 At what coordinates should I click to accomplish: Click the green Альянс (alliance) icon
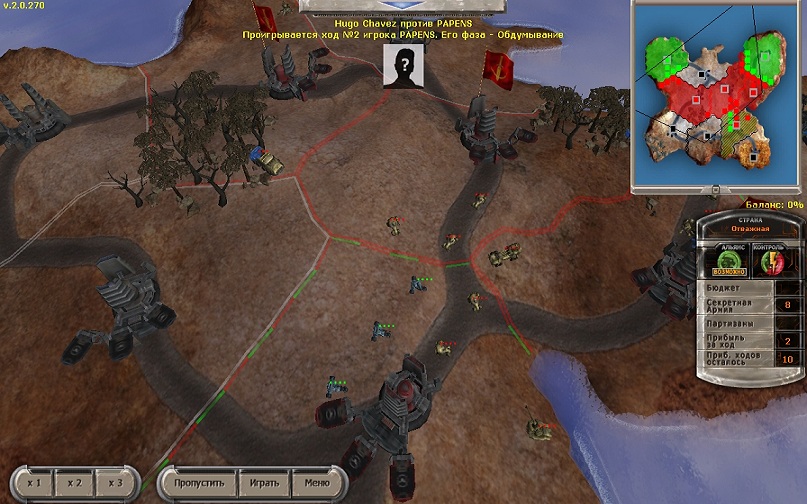(731, 261)
